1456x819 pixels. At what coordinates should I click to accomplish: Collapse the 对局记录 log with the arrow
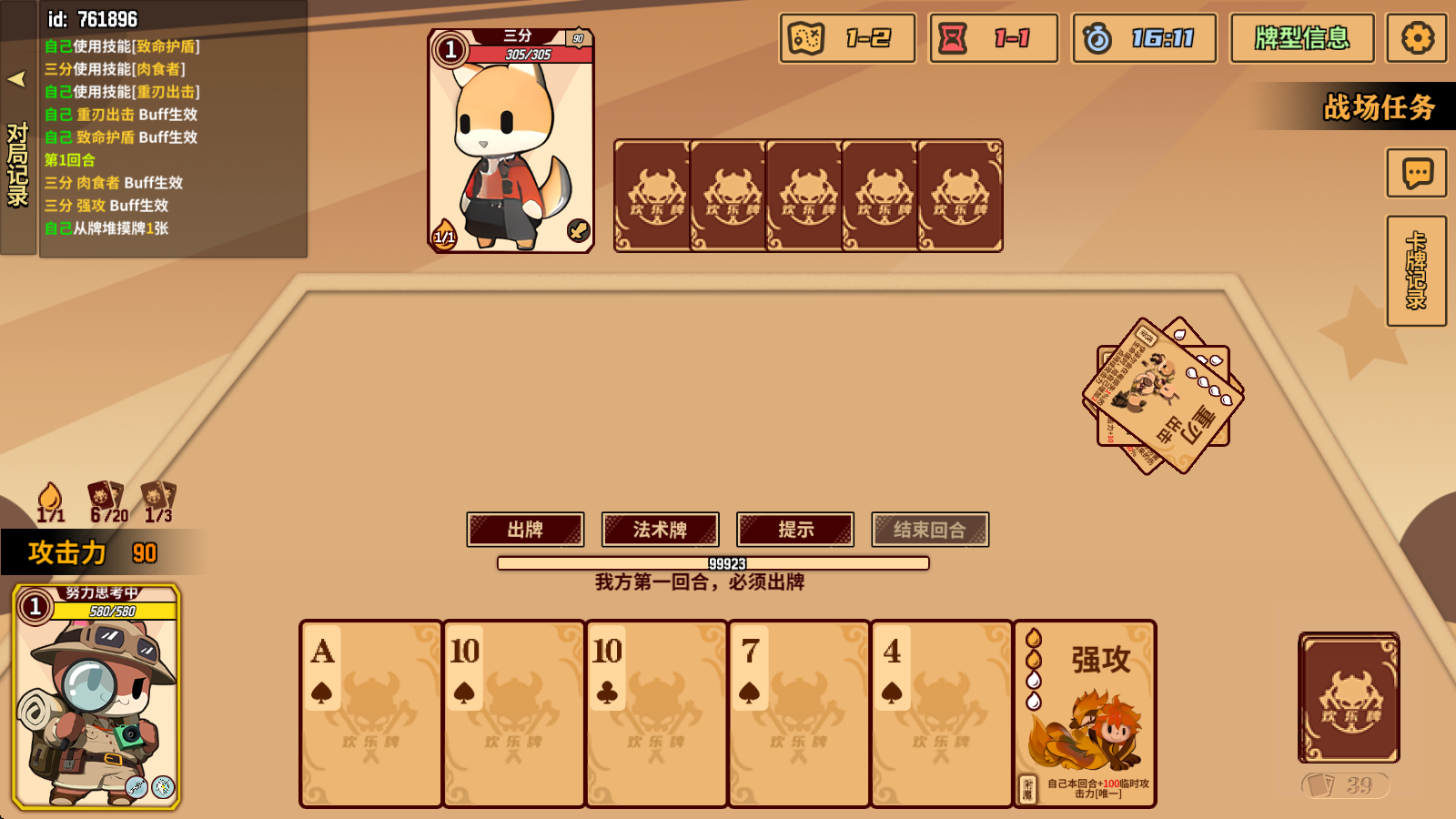click(x=15, y=80)
